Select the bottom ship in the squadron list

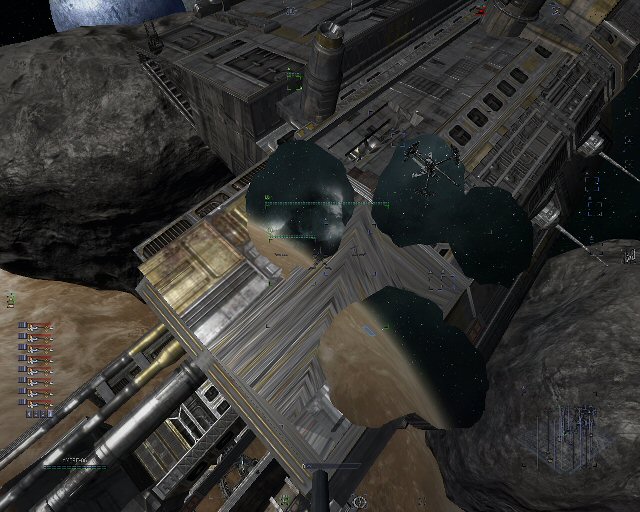pyautogui.click(x=35, y=401)
